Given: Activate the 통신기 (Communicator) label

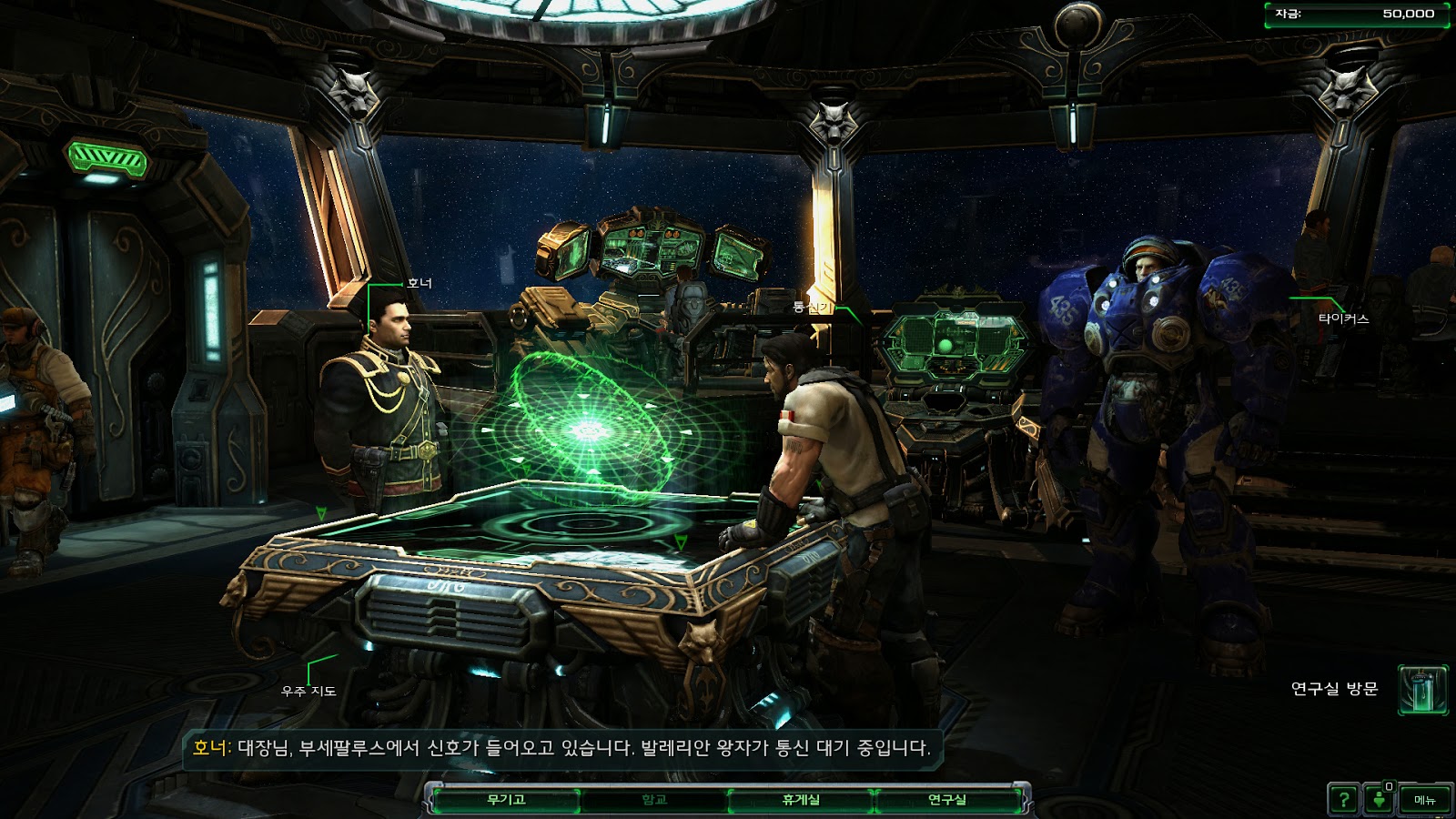Looking at the screenshot, I should click(x=812, y=308).
